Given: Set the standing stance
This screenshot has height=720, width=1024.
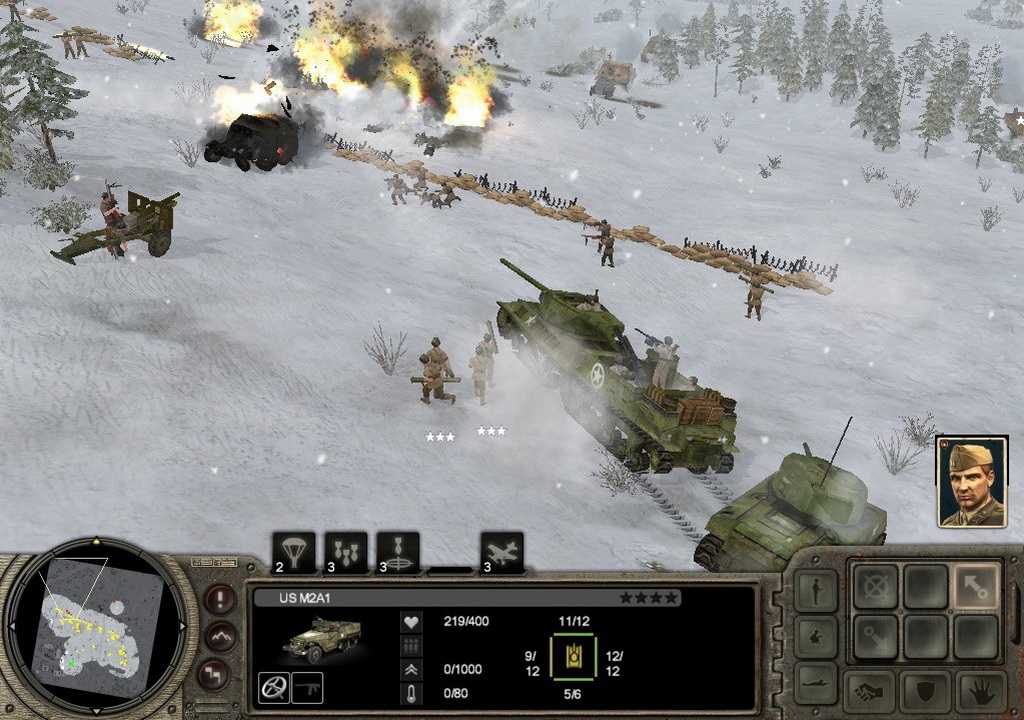Looking at the screenshot, I should click(815, 590).
